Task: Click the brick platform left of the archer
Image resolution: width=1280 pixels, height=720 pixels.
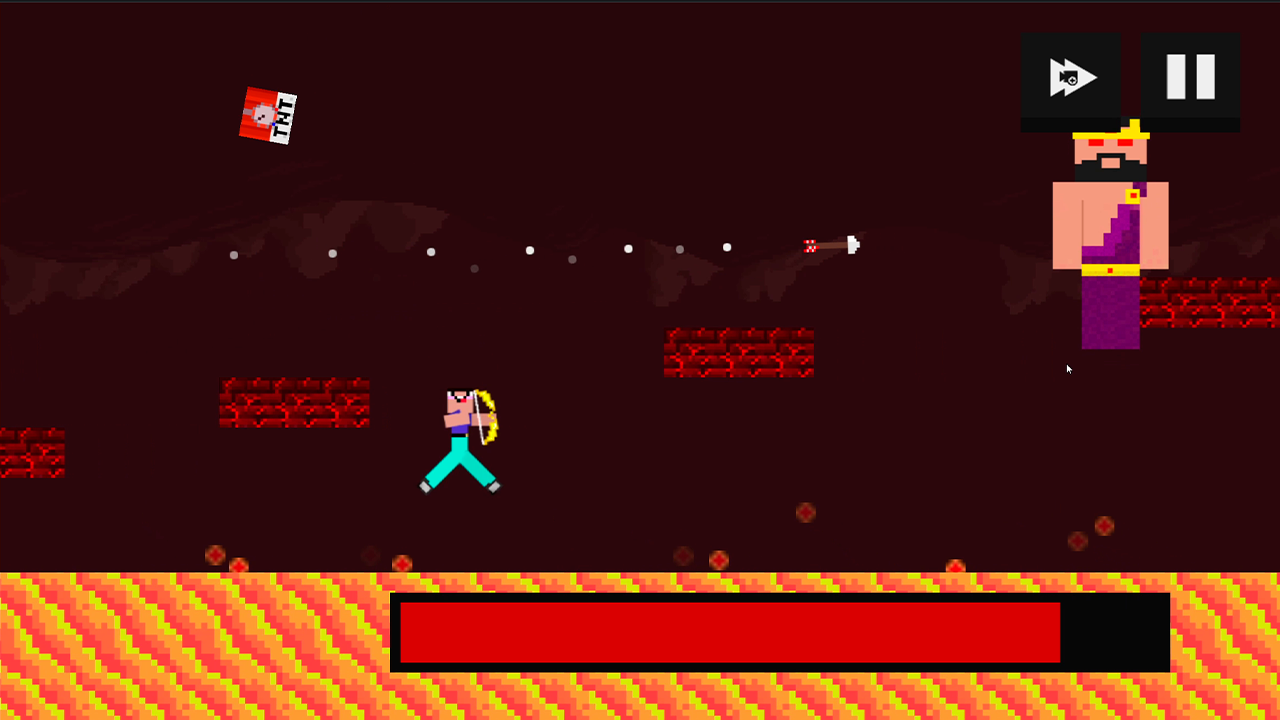Action: coord(294,404)
